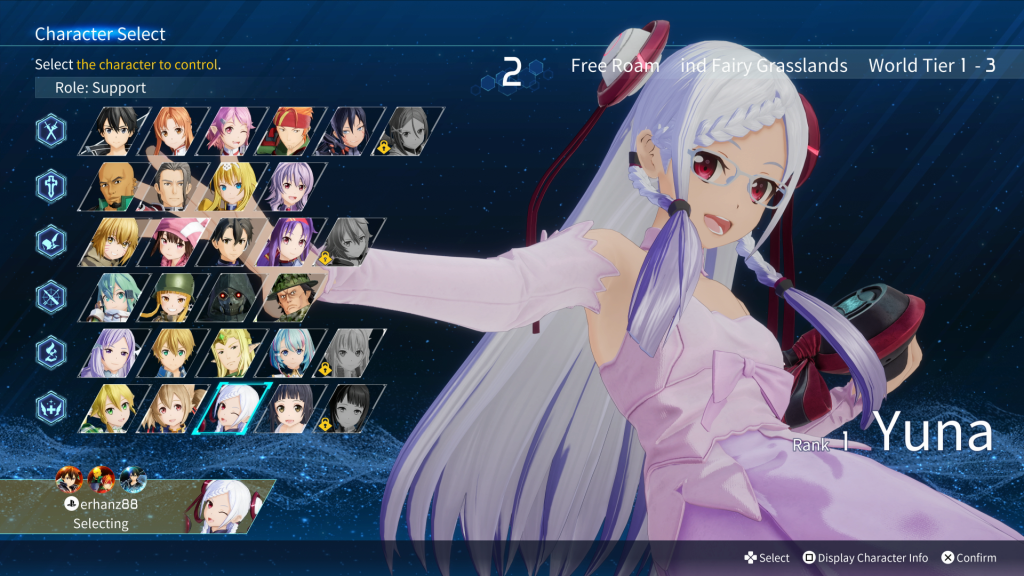
Task: Pick Alice with the blonde hair and blue eyes
Action: (235, 186)
